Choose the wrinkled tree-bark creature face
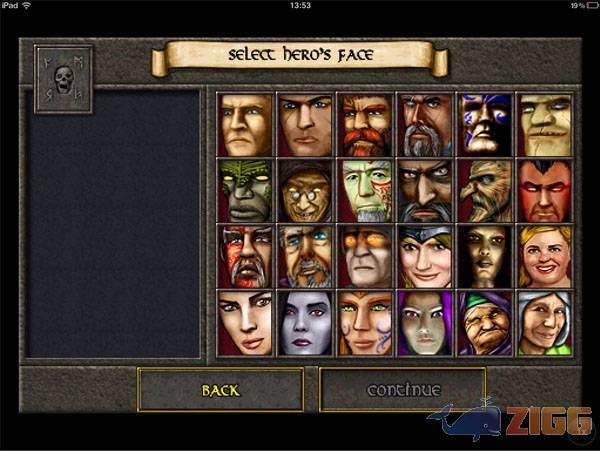Image resolution: width=600 pixels, height=451 pixels. pyautogui.click(x=484, y=191)
